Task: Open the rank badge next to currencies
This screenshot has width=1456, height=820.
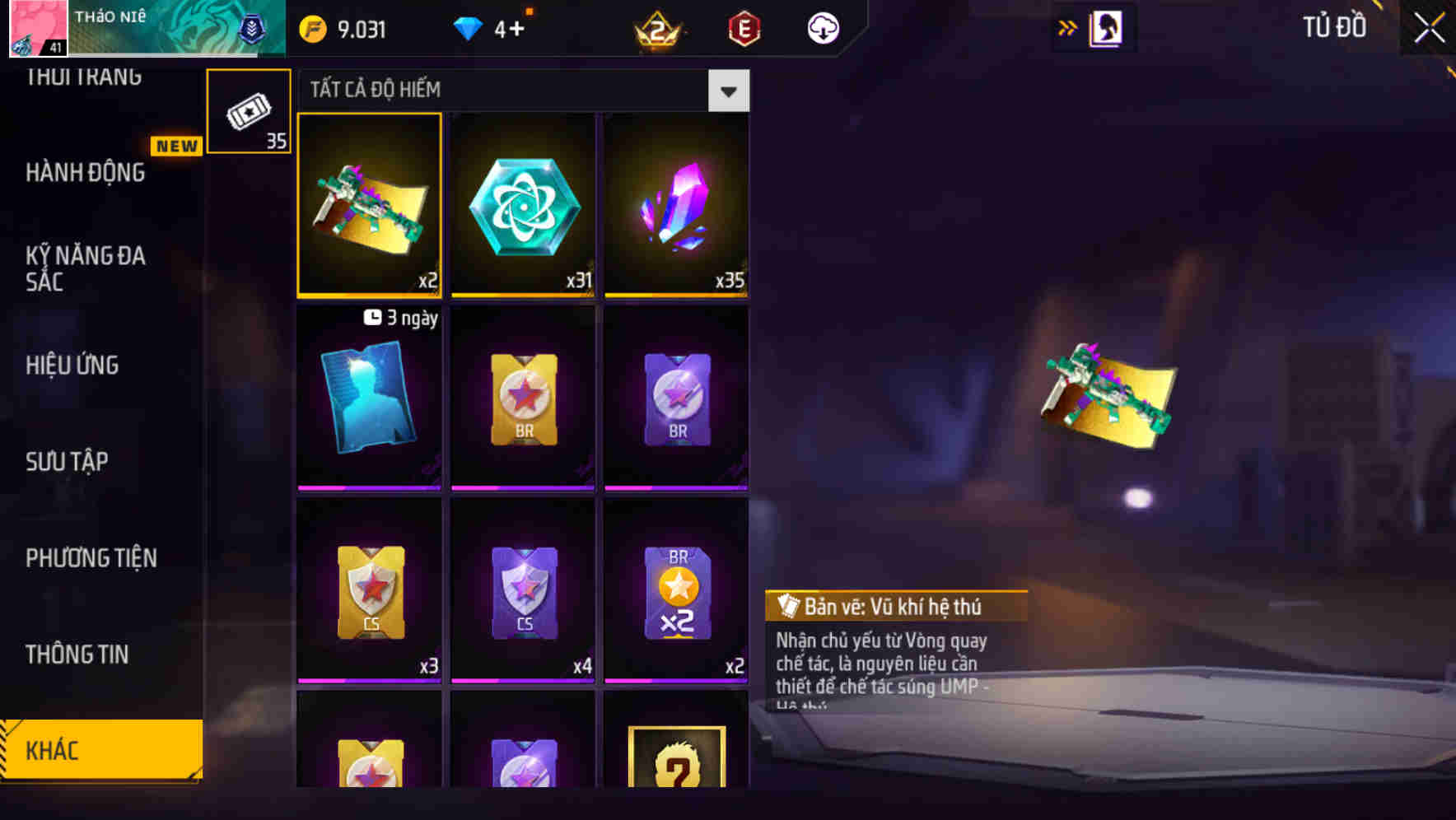Action: [659, 27]
